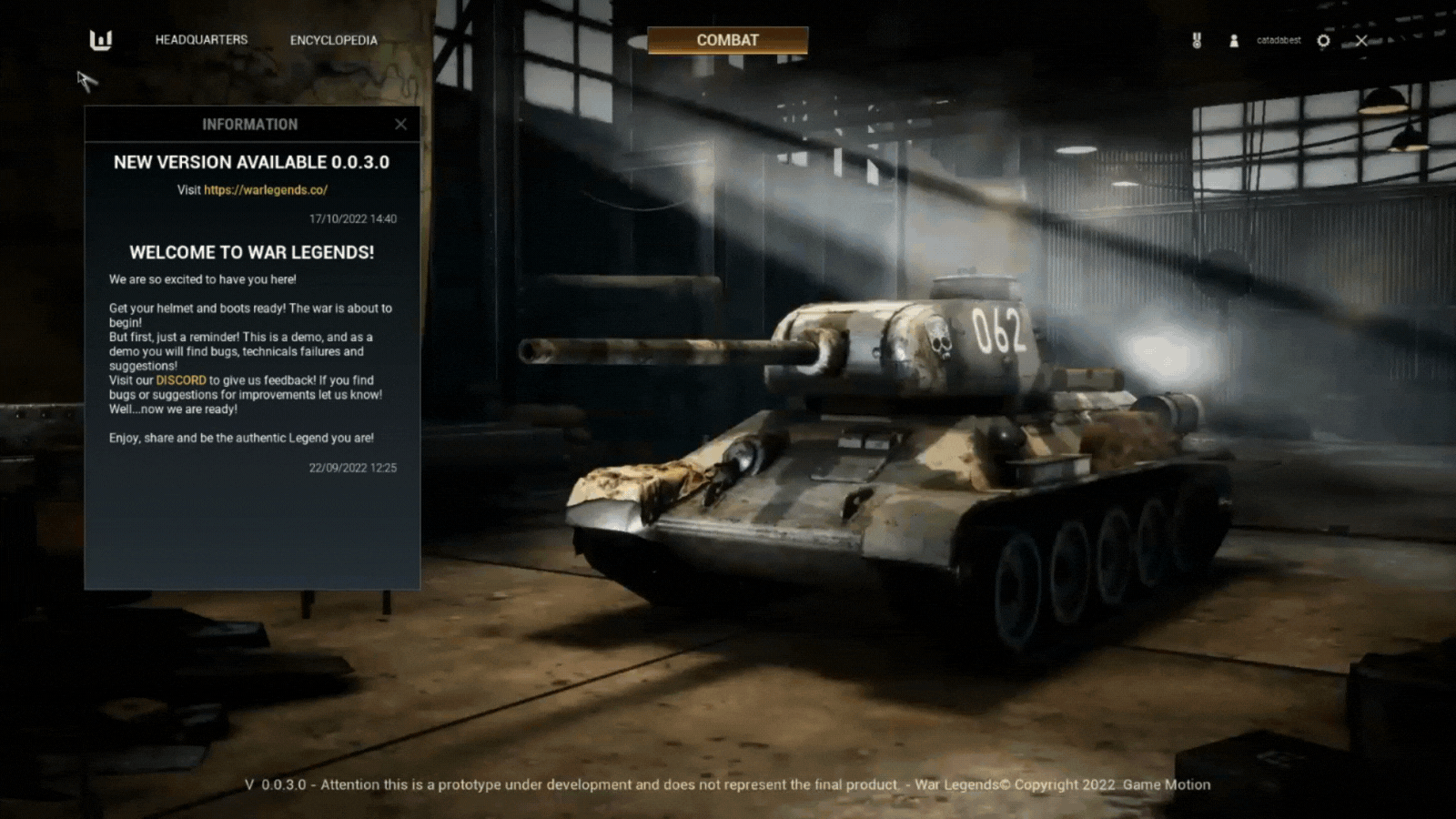The height and width of the screenshot is (819, 1456).
Task: Start a battle with the COMBAT button
Action: click(727, 40)
